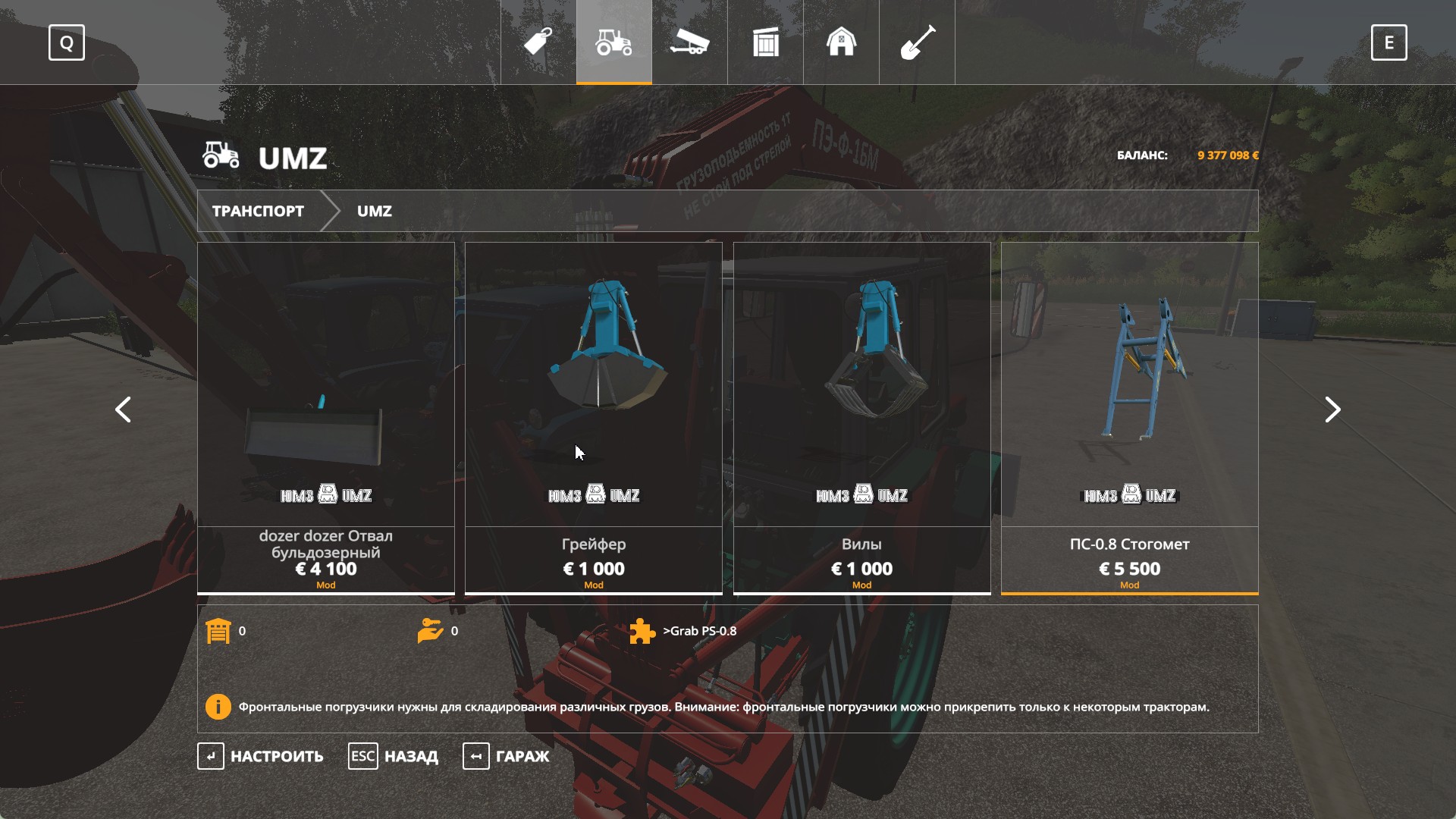Pick the ПС-0.8 Стогомет loader

point(1129,417)
